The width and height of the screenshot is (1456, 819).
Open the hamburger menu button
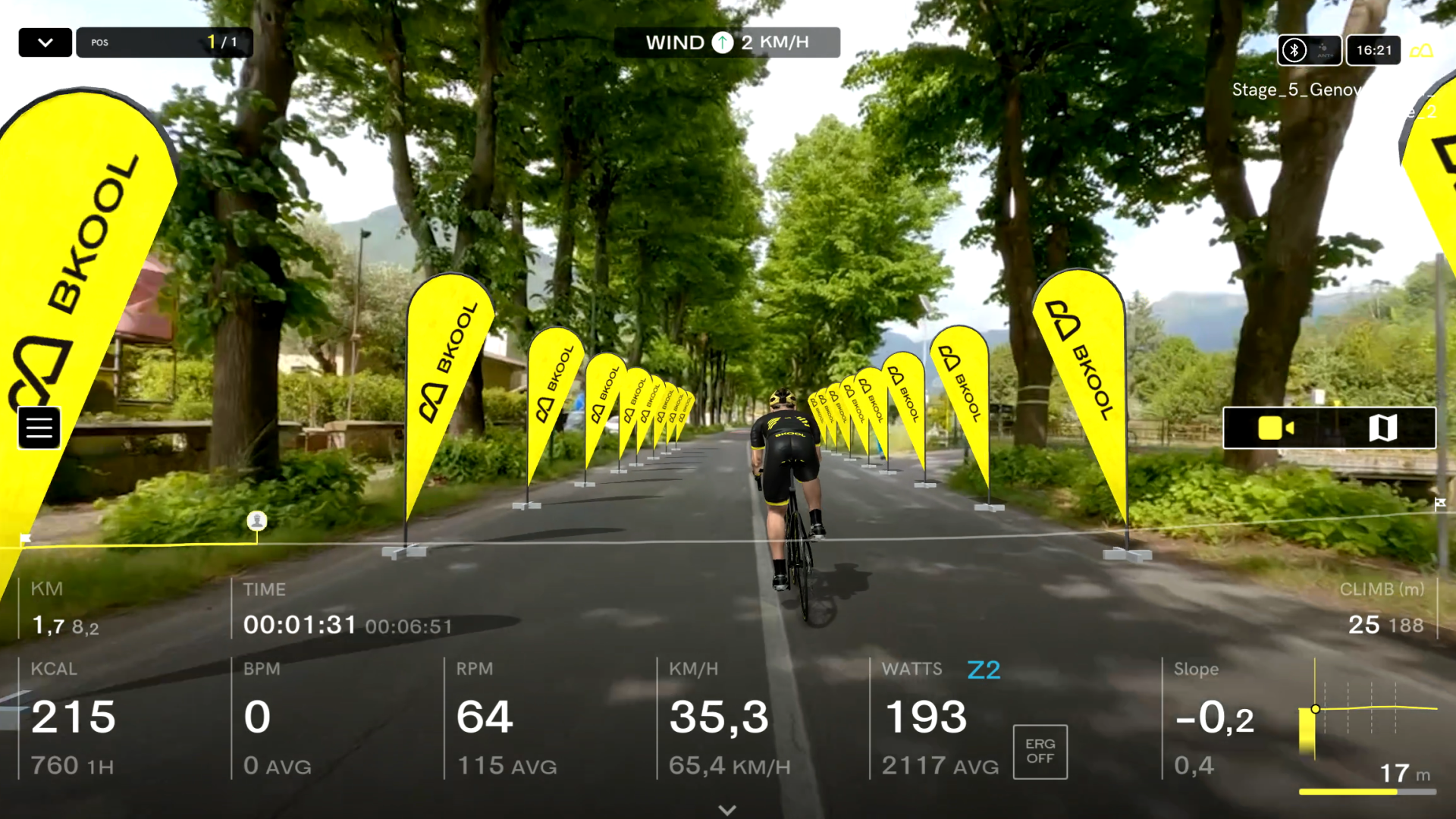coord(39,428)
